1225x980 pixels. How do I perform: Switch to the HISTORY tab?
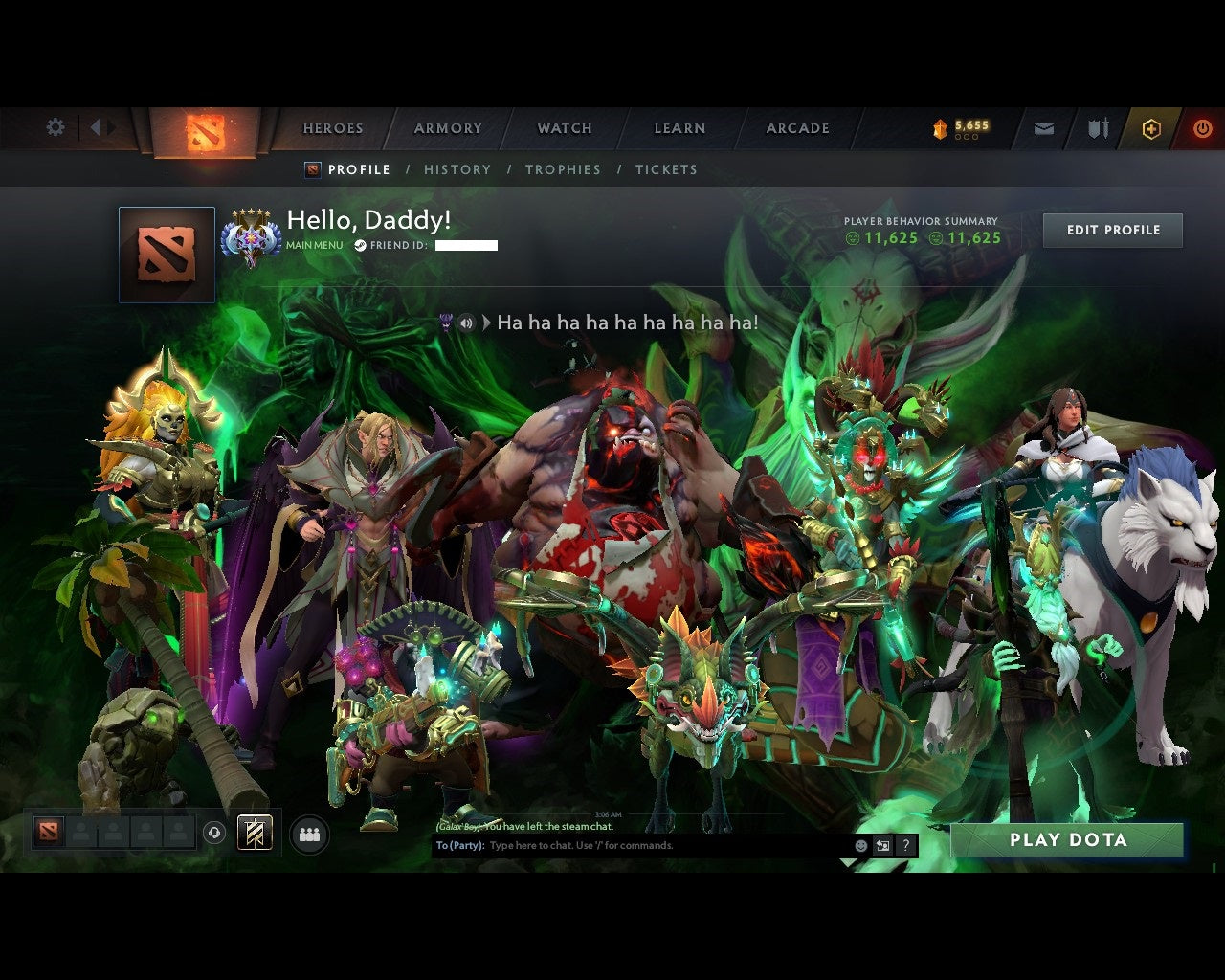(x=457, y=169)
